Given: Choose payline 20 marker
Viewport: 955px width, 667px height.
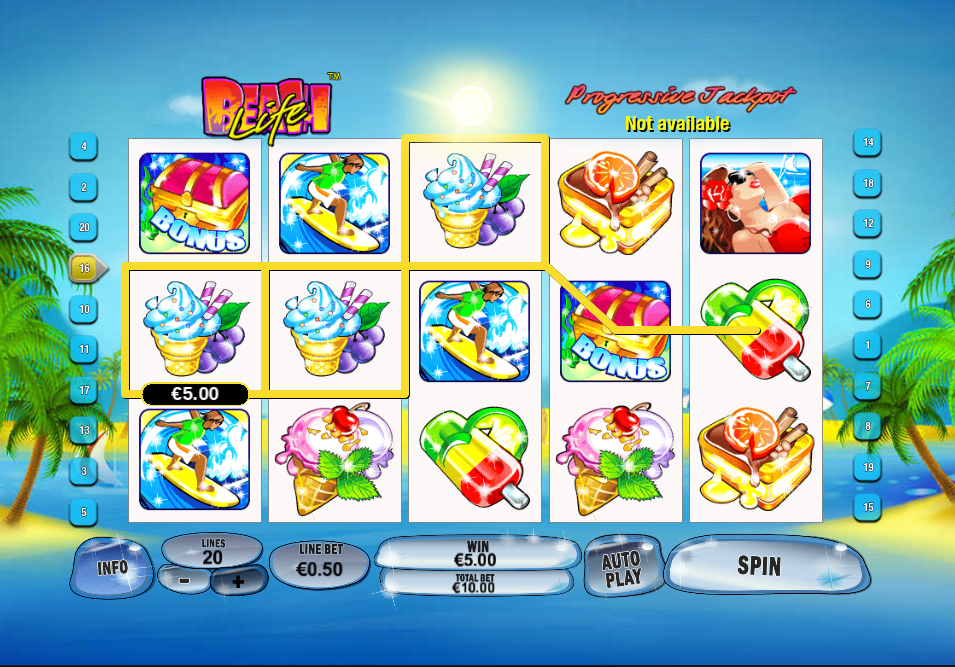Looking at the screenshot, I should [x=83, y=227].
